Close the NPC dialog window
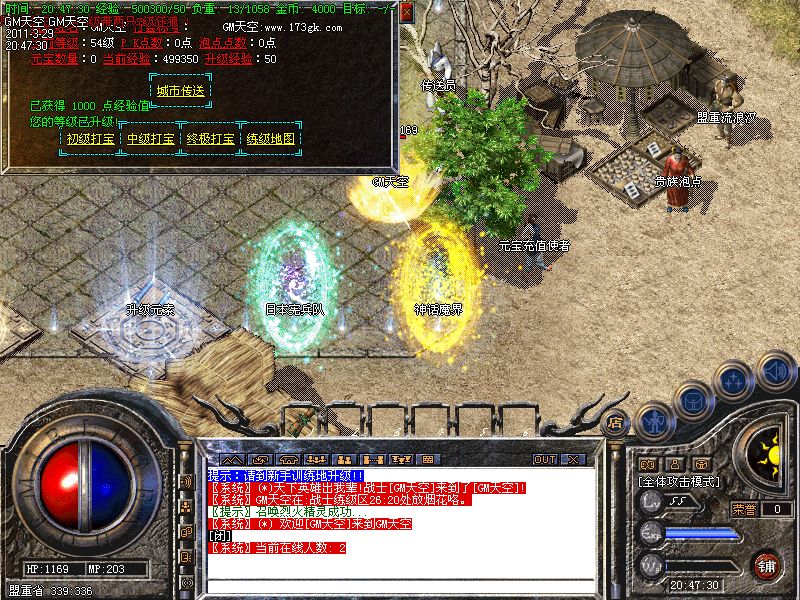The width and height of the screenshot is (800, 600). [x=406, y=12]
